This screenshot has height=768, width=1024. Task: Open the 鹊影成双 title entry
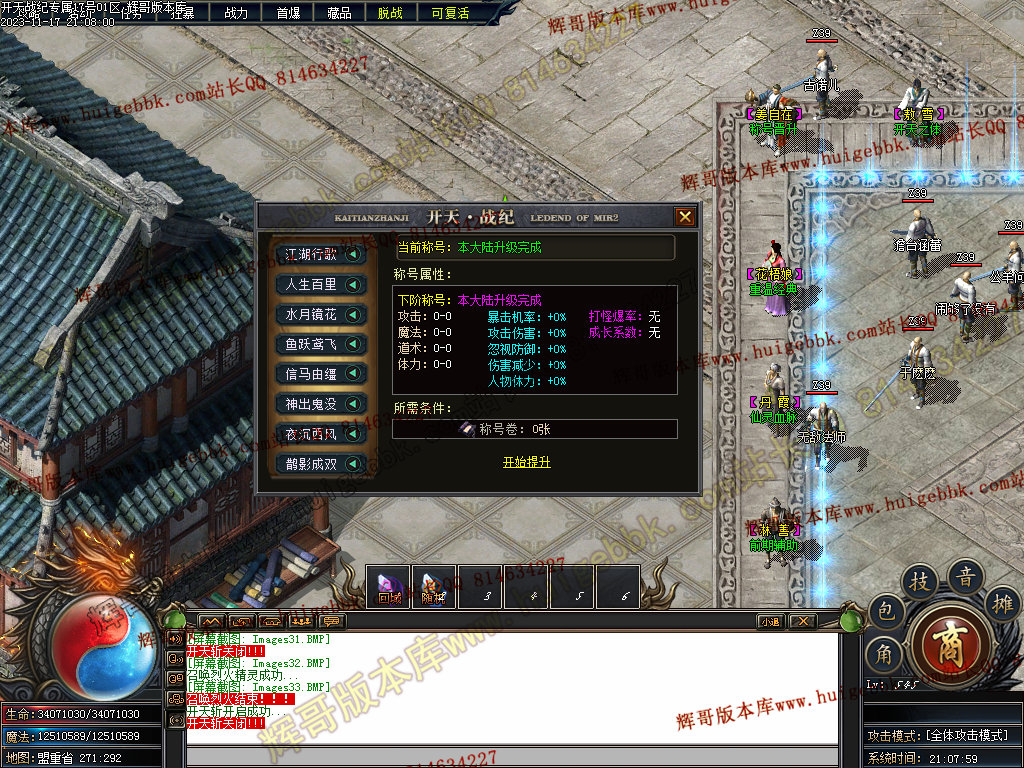point(320,464)
